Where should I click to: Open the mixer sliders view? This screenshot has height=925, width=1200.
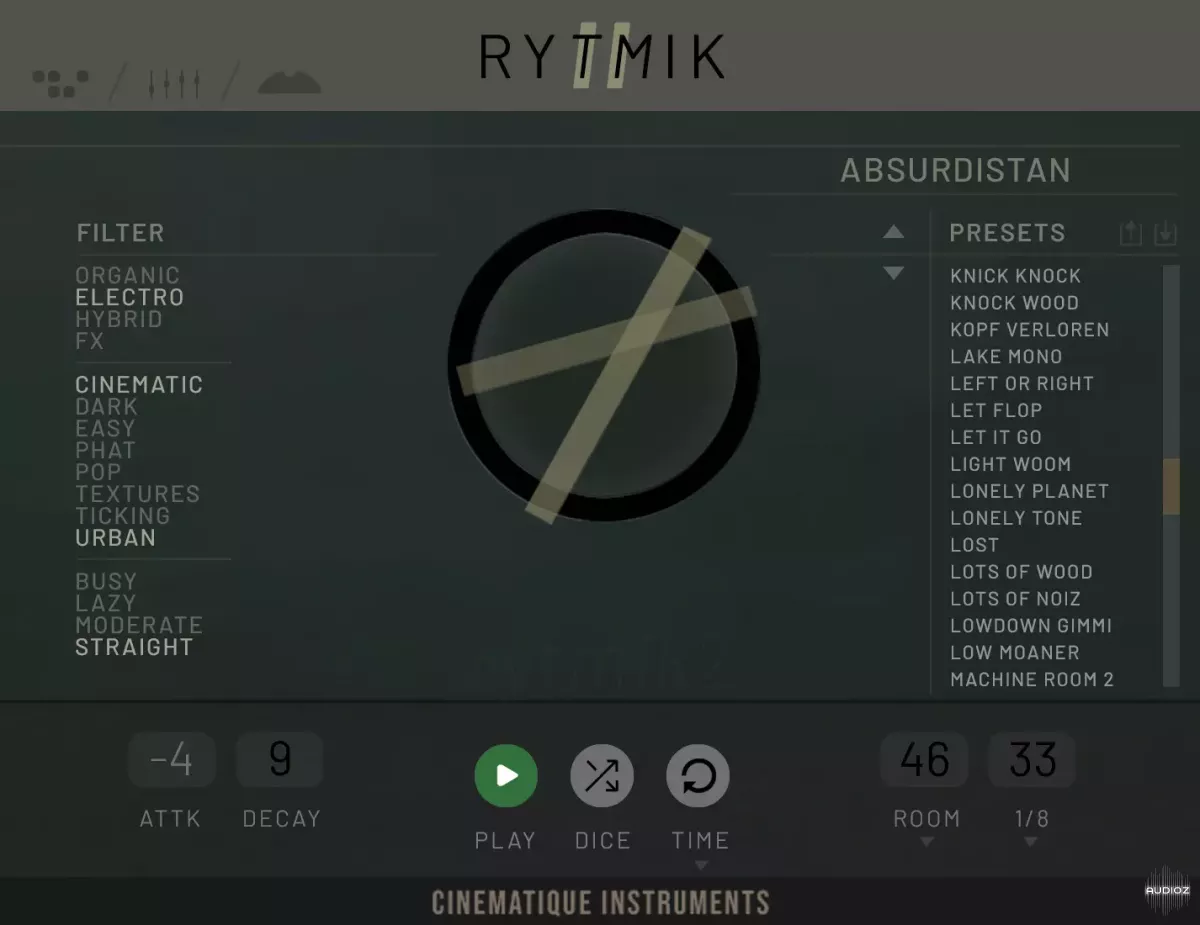pos(175,84)
